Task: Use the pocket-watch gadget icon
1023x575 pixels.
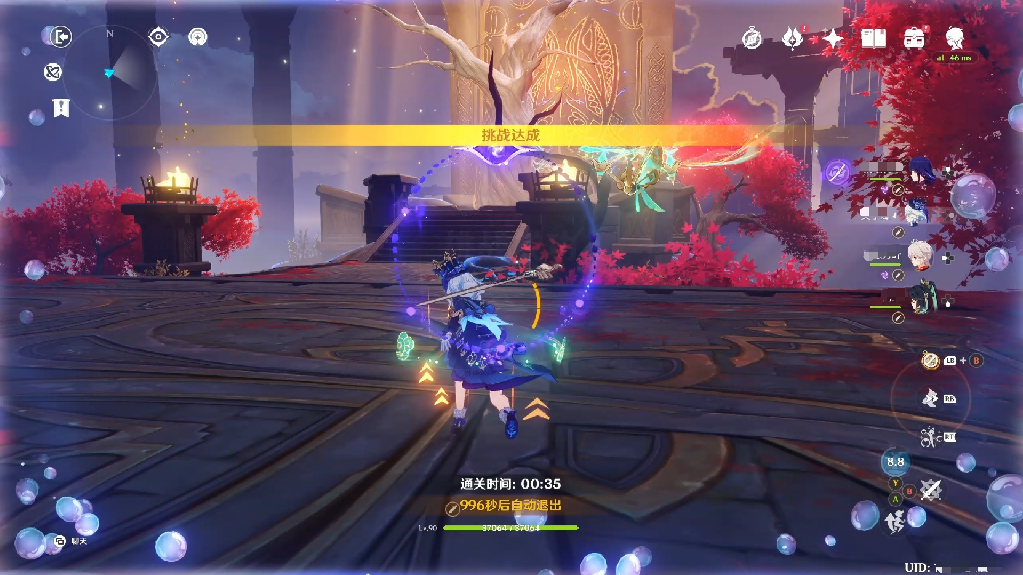Action: (930, 360)
